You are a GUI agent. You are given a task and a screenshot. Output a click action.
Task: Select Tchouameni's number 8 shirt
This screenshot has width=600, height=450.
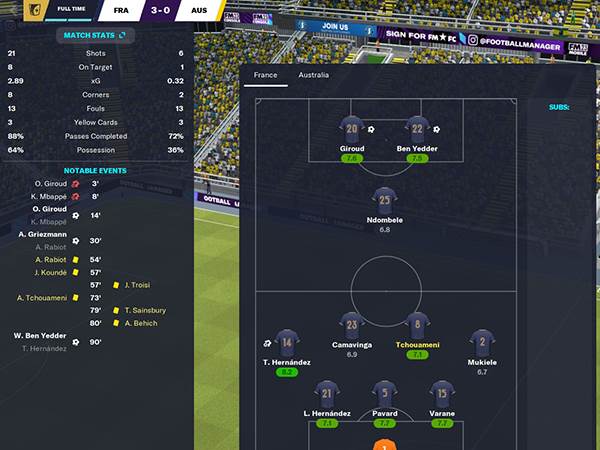click(x=417, y=324)
